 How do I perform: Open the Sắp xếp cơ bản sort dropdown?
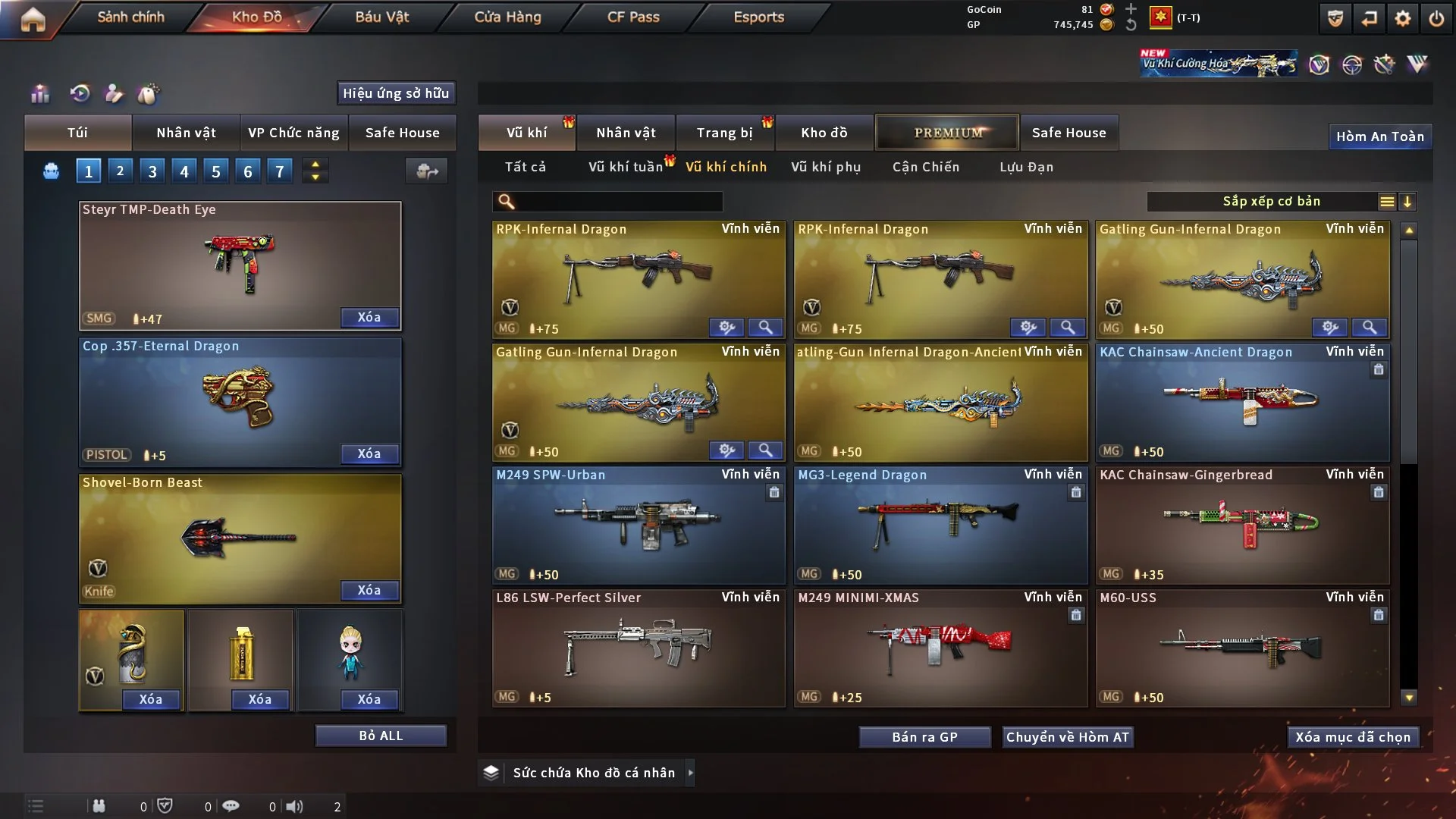point(1271,202)
